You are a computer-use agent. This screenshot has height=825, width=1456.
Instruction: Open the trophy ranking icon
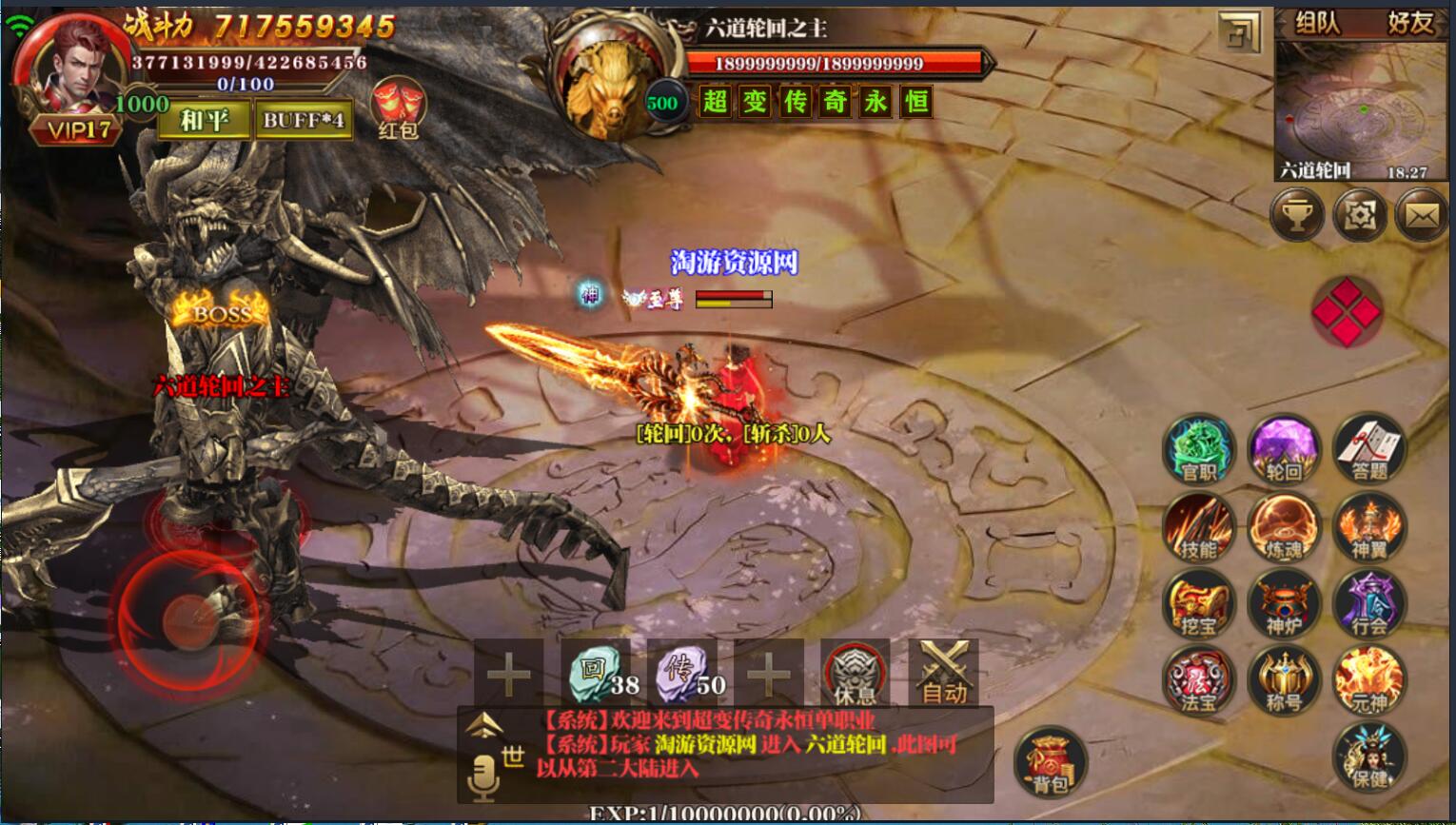click(x=1296, y=215)
